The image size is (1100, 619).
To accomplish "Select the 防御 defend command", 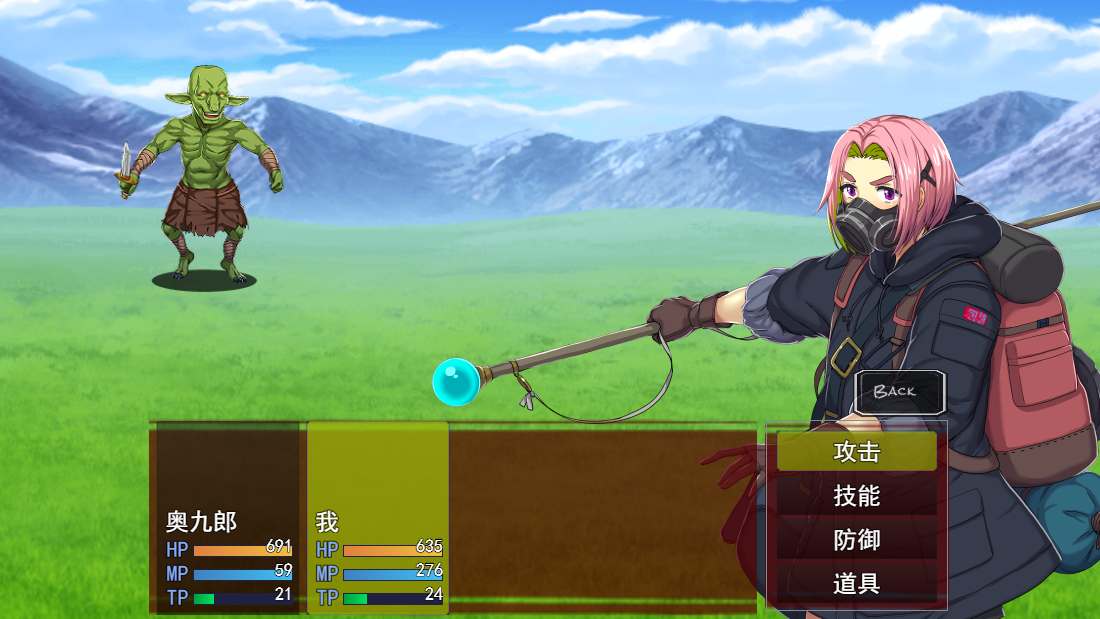I will pos(857,540).
